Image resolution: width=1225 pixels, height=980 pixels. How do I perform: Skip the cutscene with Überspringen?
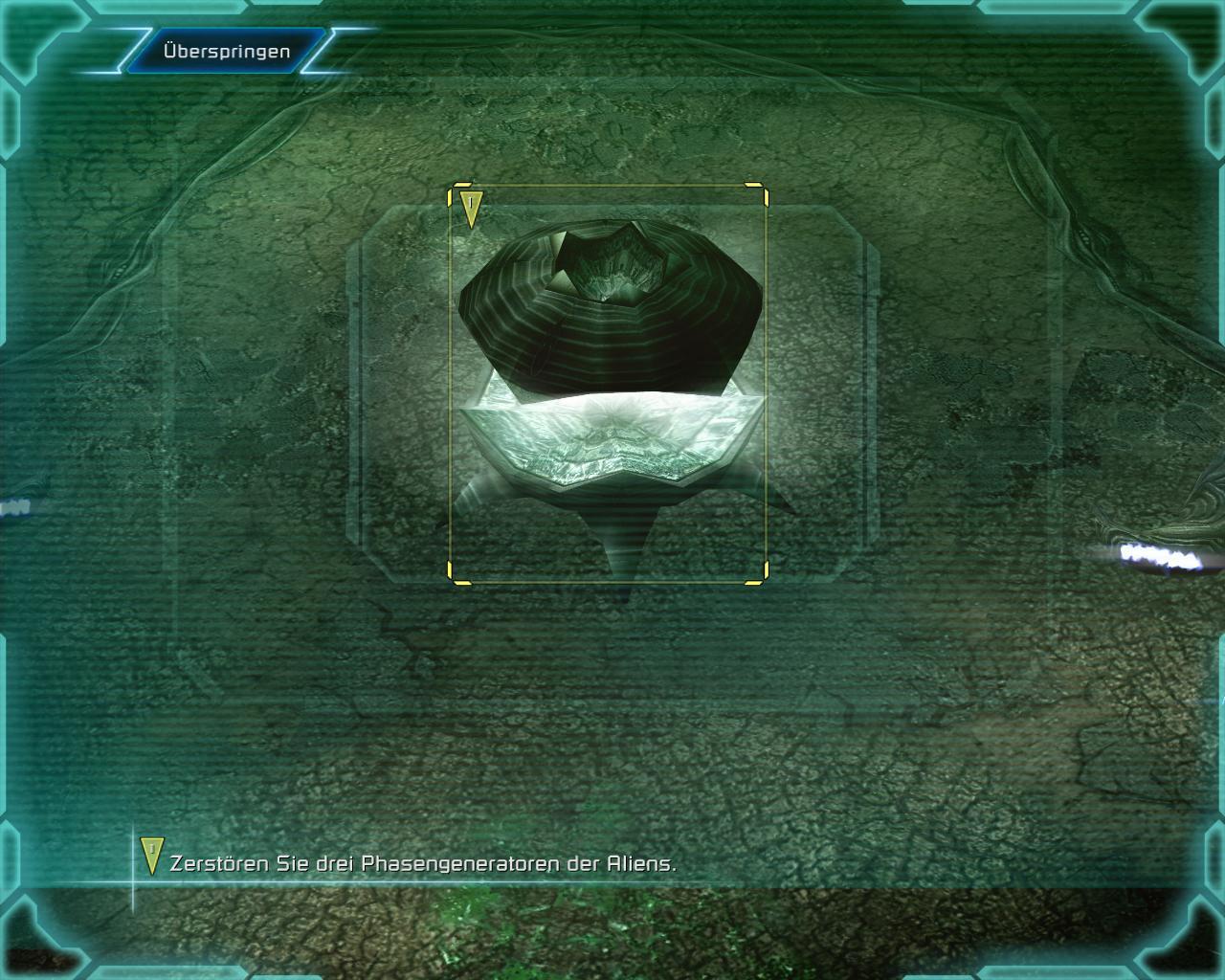point(226,52)
